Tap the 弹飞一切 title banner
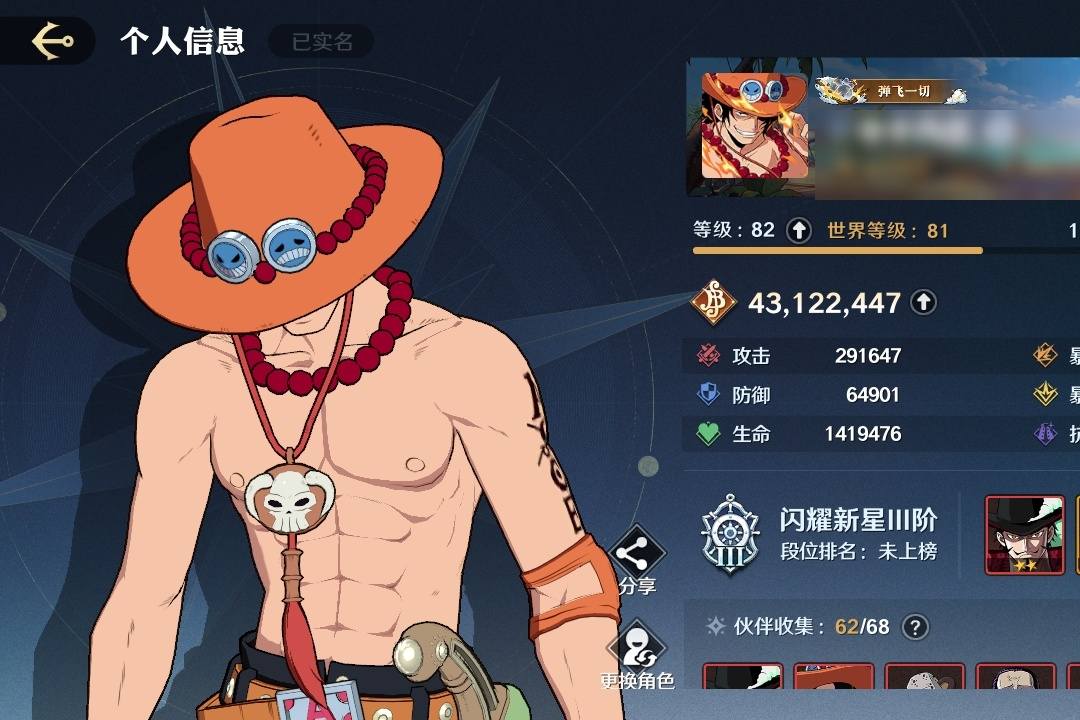Viewport: 1080px width, 720px height. pos(895,92)
